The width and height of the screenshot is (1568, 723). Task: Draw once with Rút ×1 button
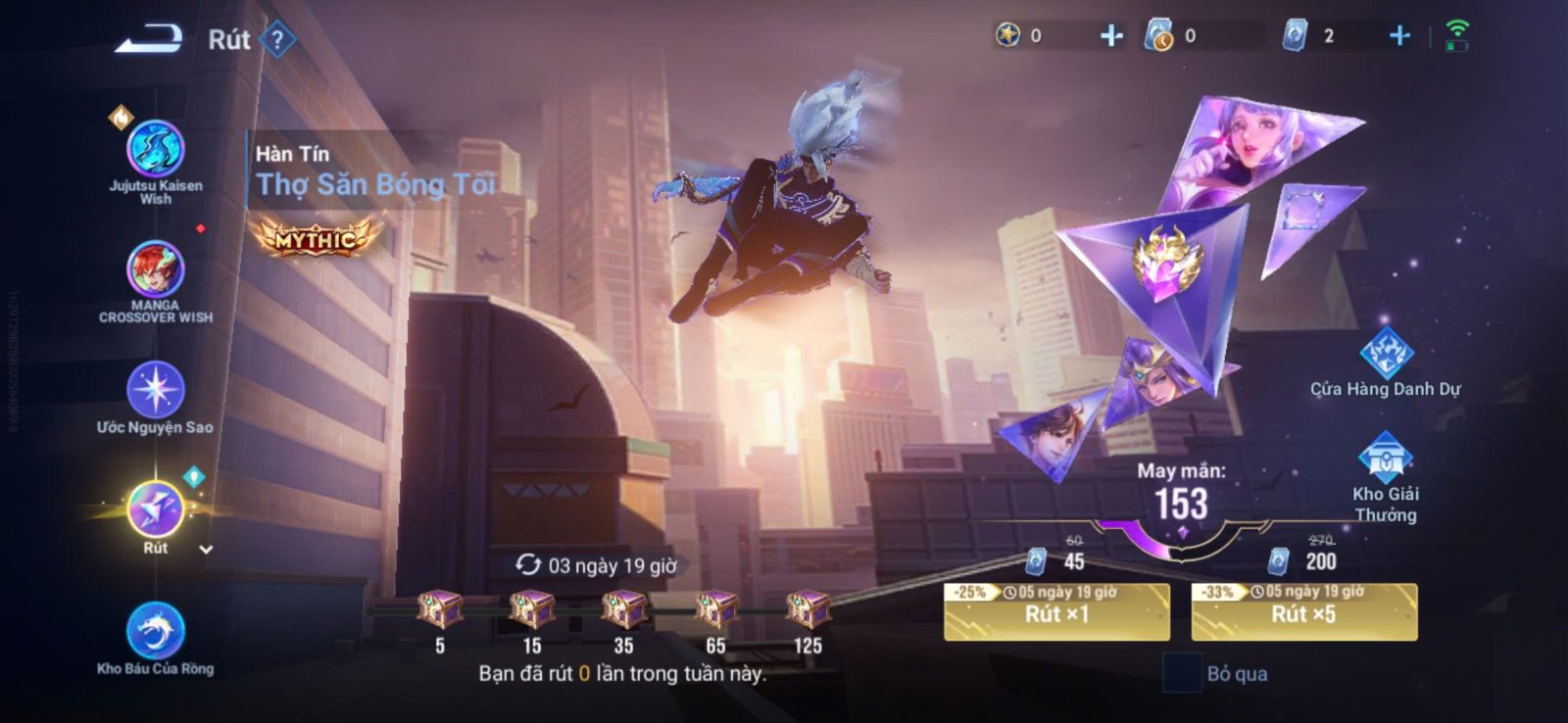pos(1056,613)
